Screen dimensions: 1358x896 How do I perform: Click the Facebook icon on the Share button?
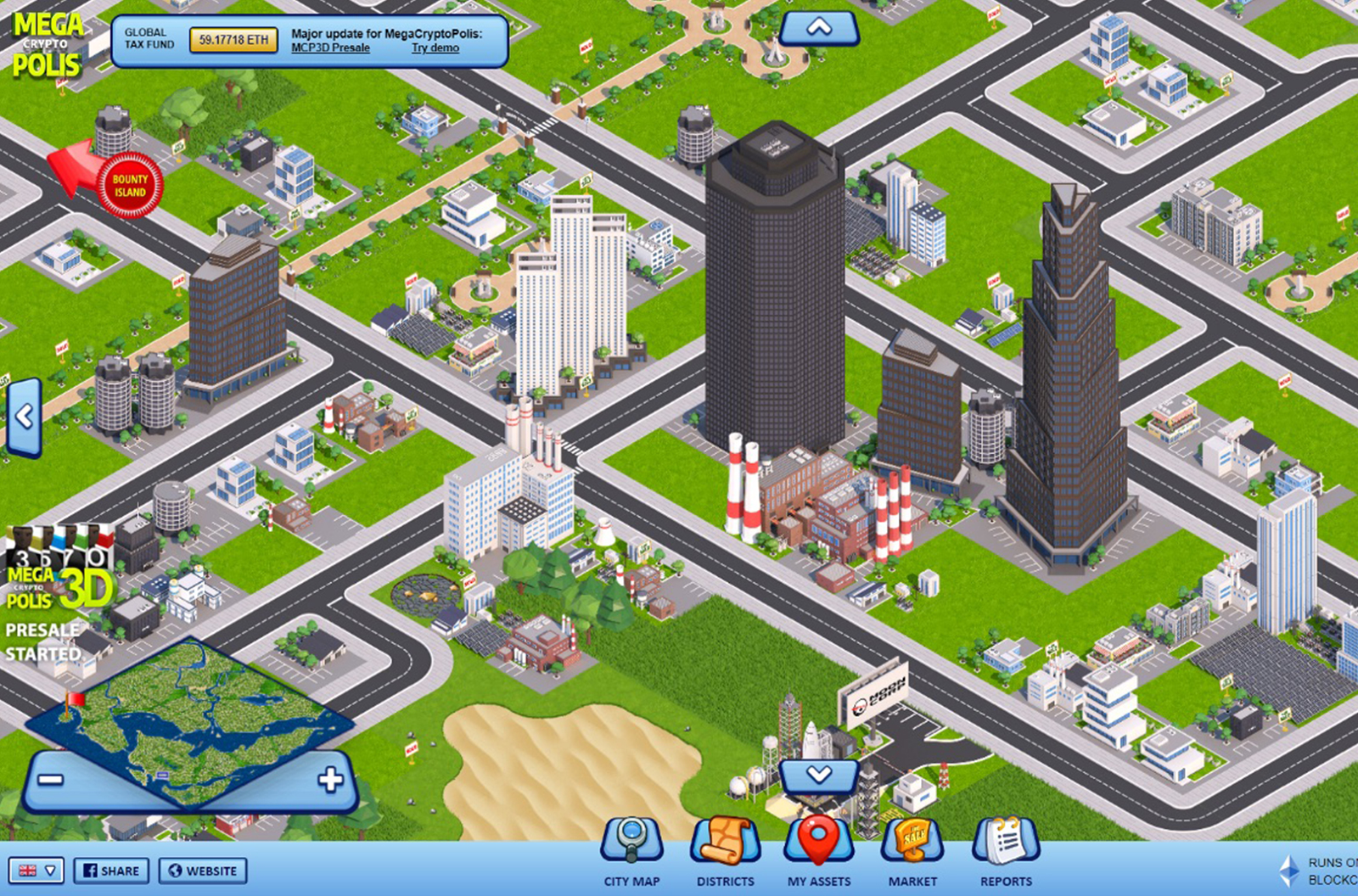click(90, 871)
